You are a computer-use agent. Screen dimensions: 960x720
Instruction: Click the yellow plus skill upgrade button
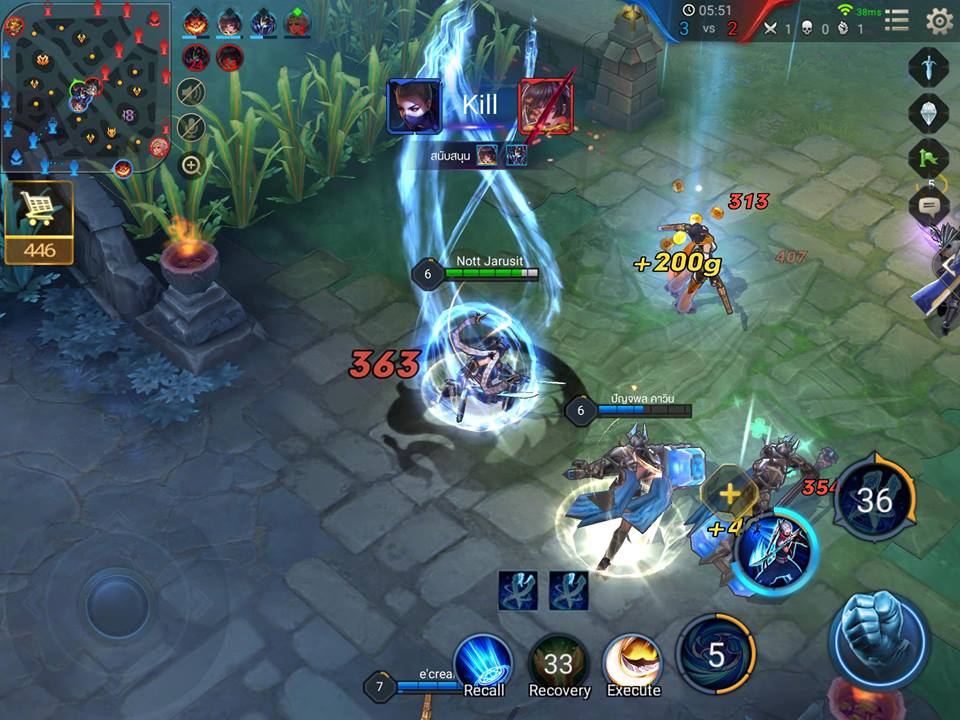pos(729,493)
